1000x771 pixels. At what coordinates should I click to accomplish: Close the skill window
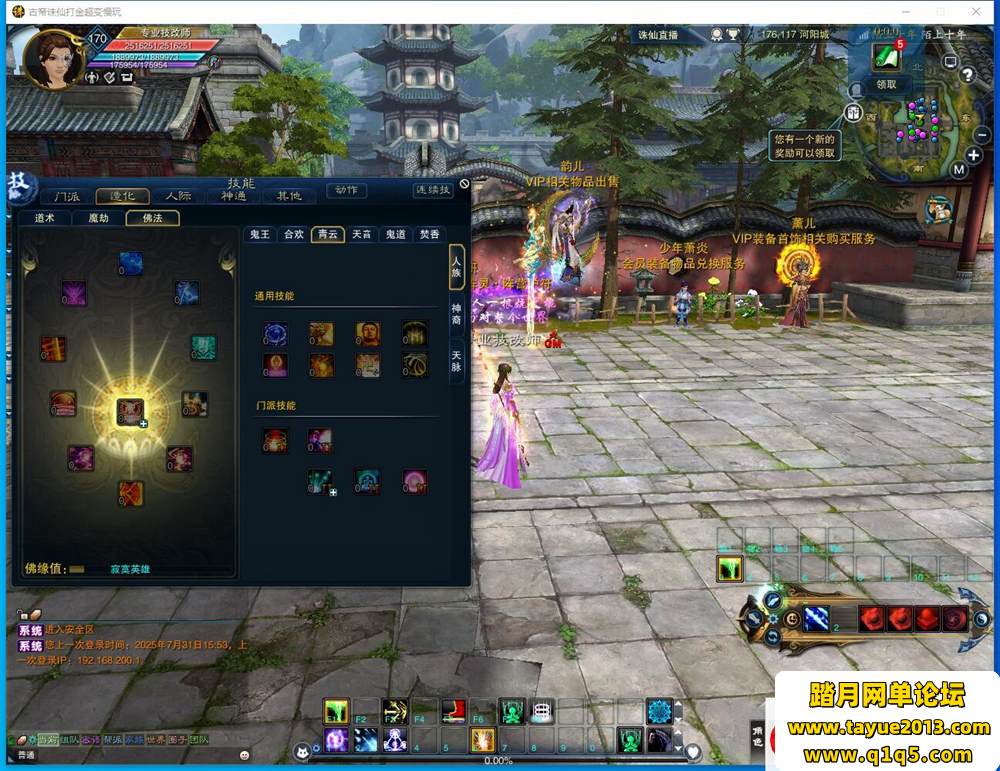(x=464, y=184)
